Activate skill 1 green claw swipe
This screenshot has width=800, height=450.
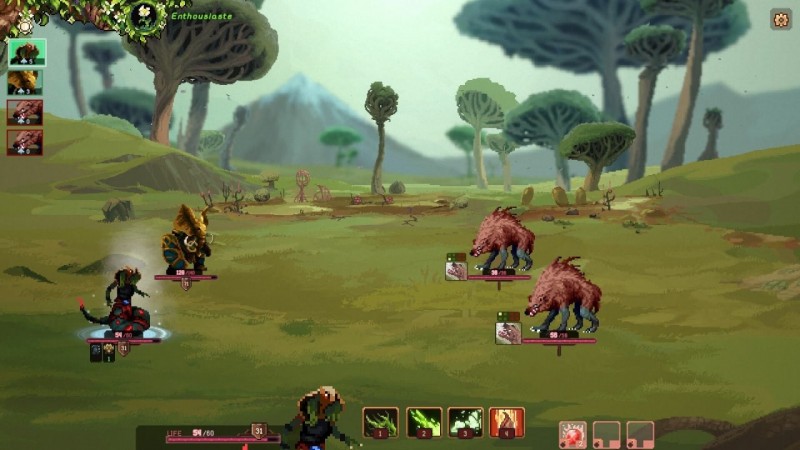point(380,422)
